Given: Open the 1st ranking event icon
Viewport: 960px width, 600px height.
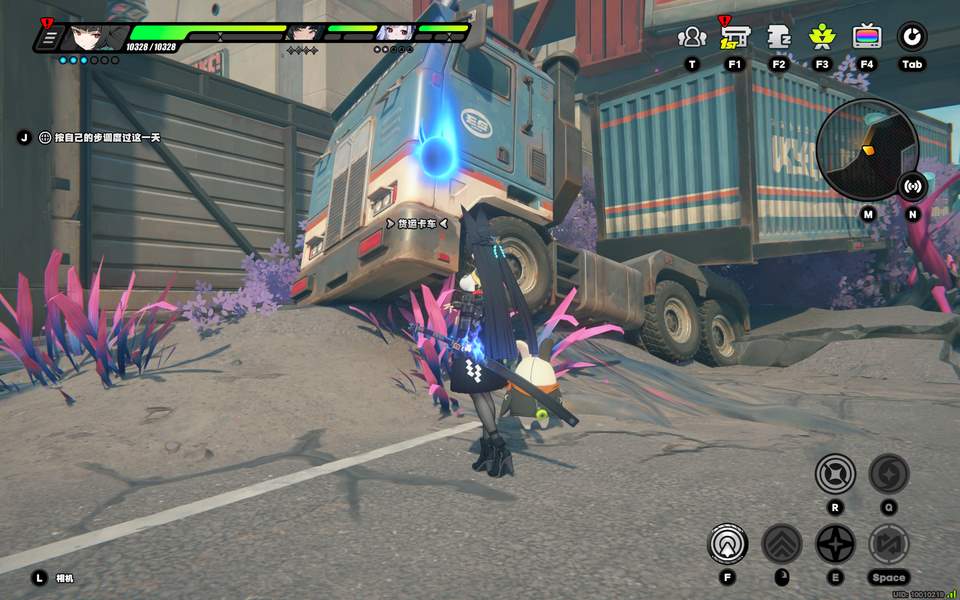Looking at the screenshot, I should pos(735,37).
